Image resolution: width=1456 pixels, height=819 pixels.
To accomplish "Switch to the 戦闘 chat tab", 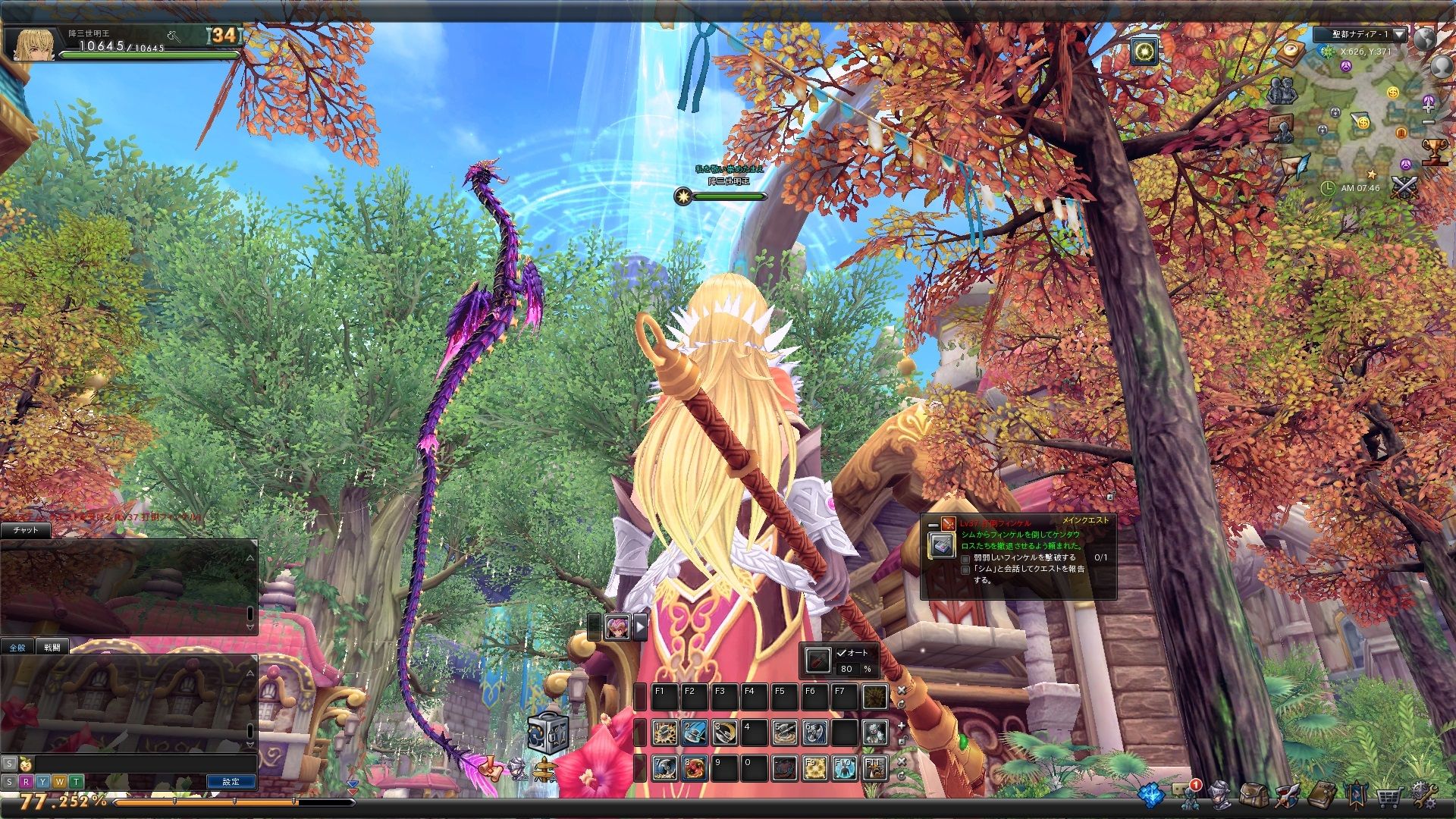I will point(52,647).
